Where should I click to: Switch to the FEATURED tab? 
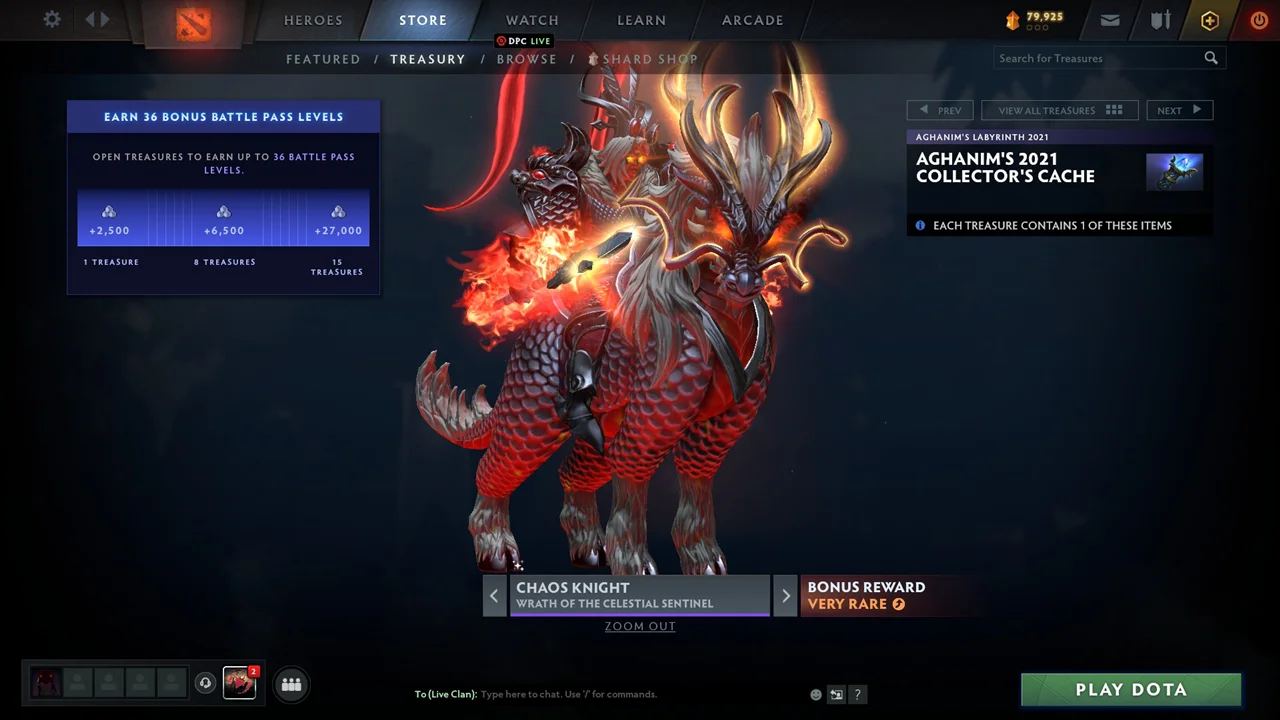pos(323,59)
